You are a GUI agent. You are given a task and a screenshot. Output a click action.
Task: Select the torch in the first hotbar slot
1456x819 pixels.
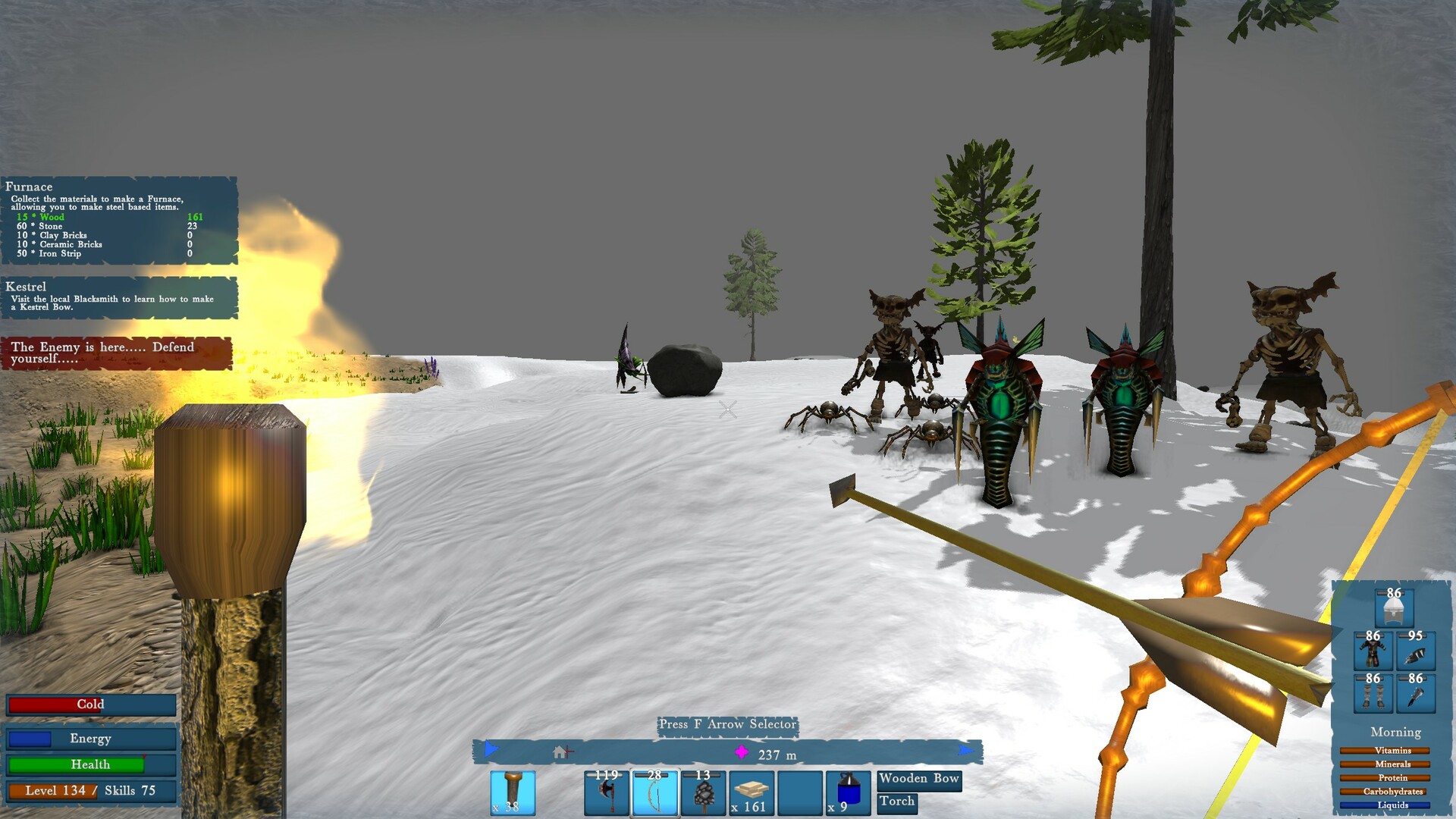click(x=513, y=792)
